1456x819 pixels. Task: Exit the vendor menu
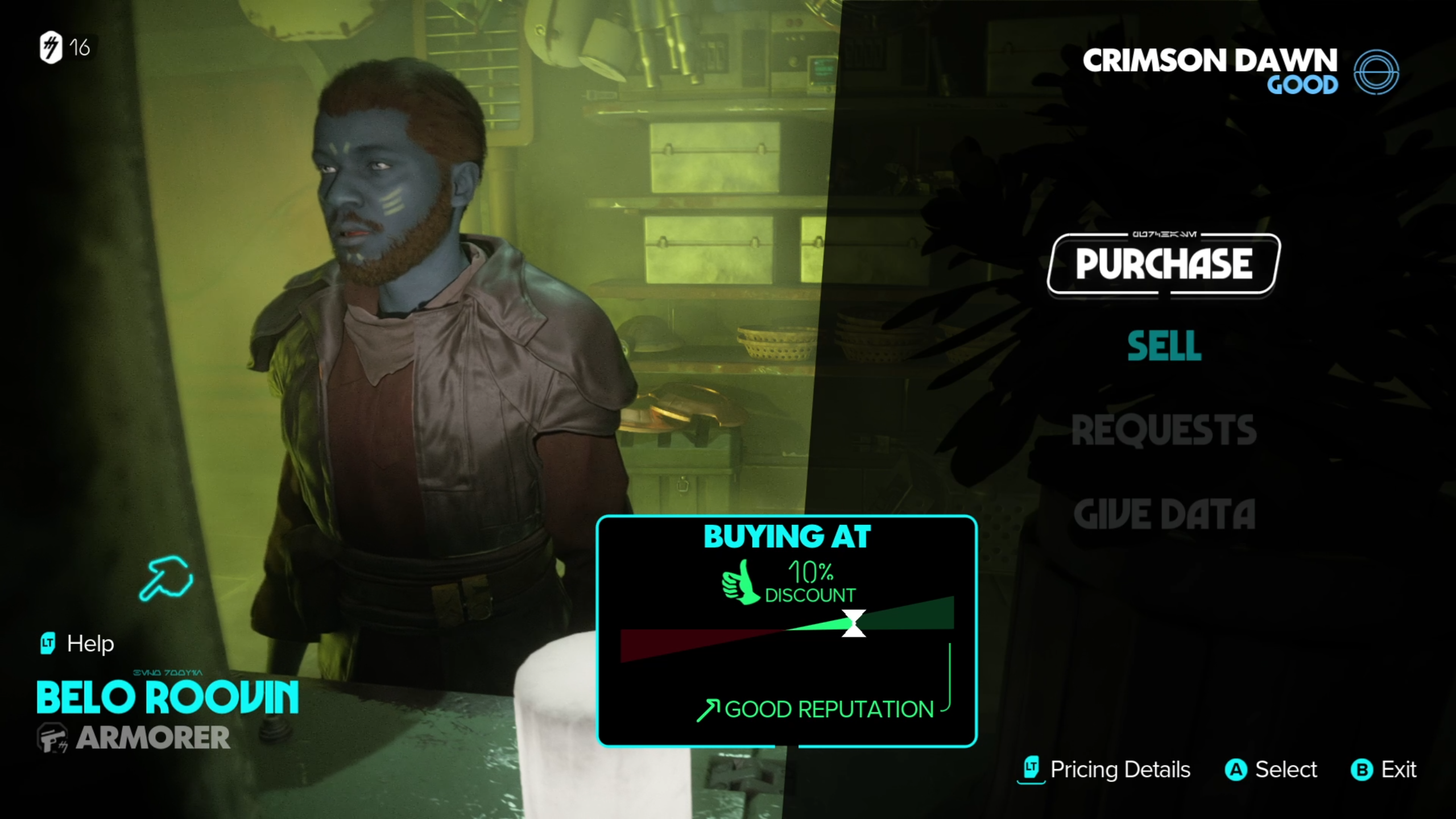click(x=1383, y=770)
